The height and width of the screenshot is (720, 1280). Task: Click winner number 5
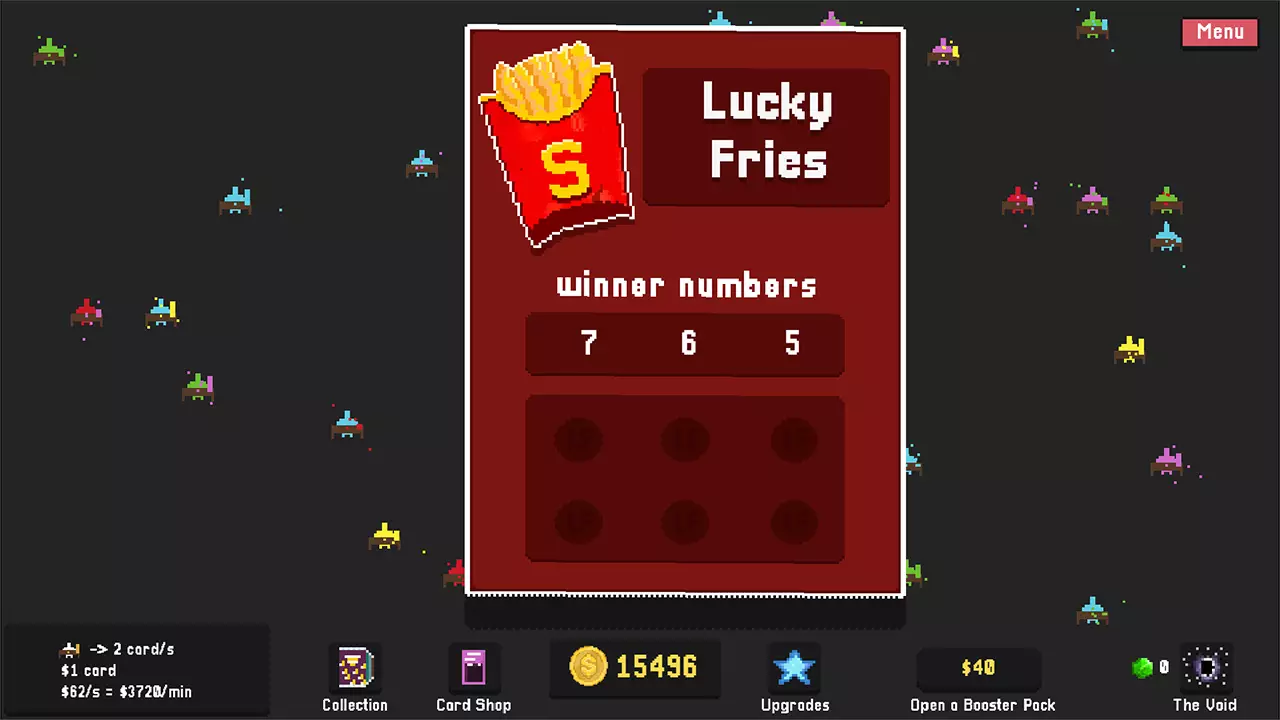click(x=791, y=344)
